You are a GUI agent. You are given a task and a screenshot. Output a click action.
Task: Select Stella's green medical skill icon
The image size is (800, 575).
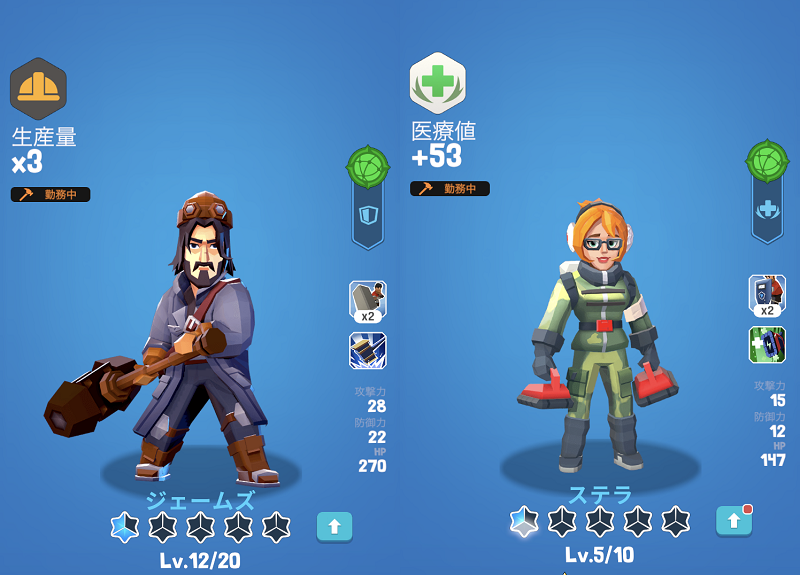[767, 345]
